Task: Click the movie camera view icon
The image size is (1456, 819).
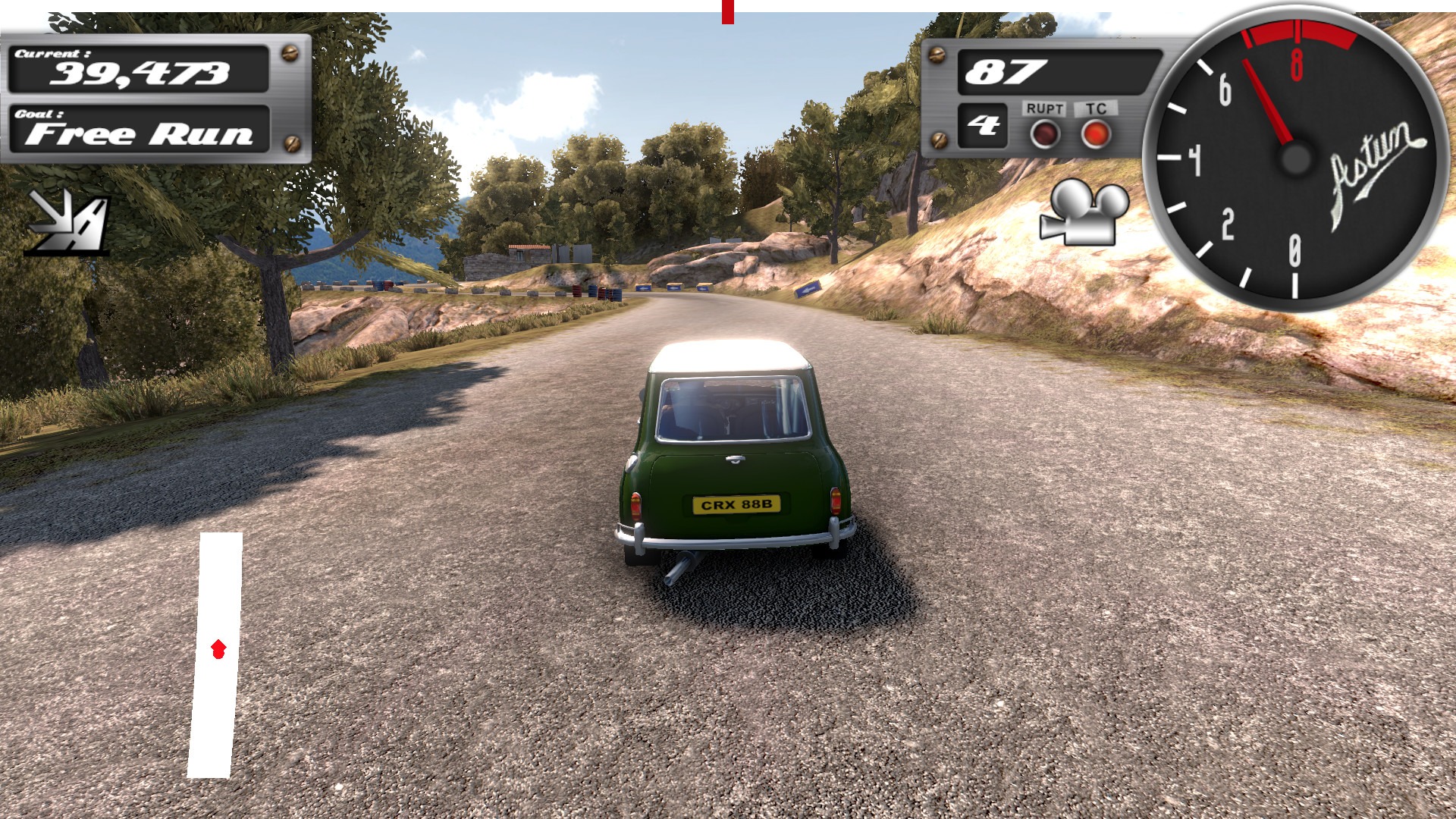Action: tap(1084, 213)
